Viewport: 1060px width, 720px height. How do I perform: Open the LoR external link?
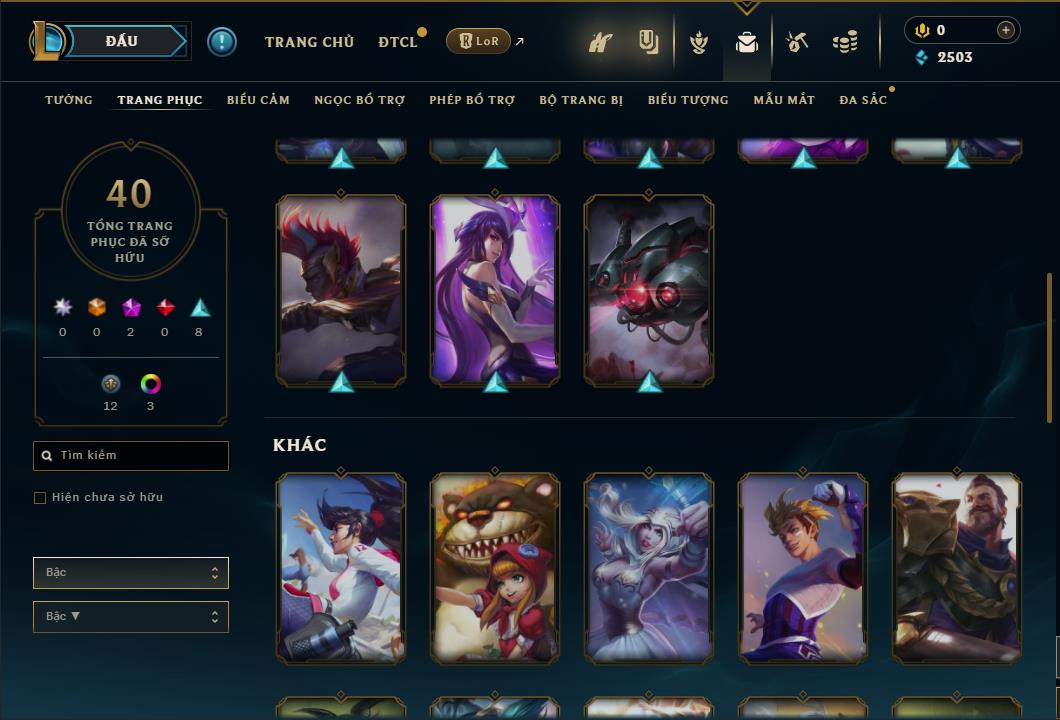479,41
